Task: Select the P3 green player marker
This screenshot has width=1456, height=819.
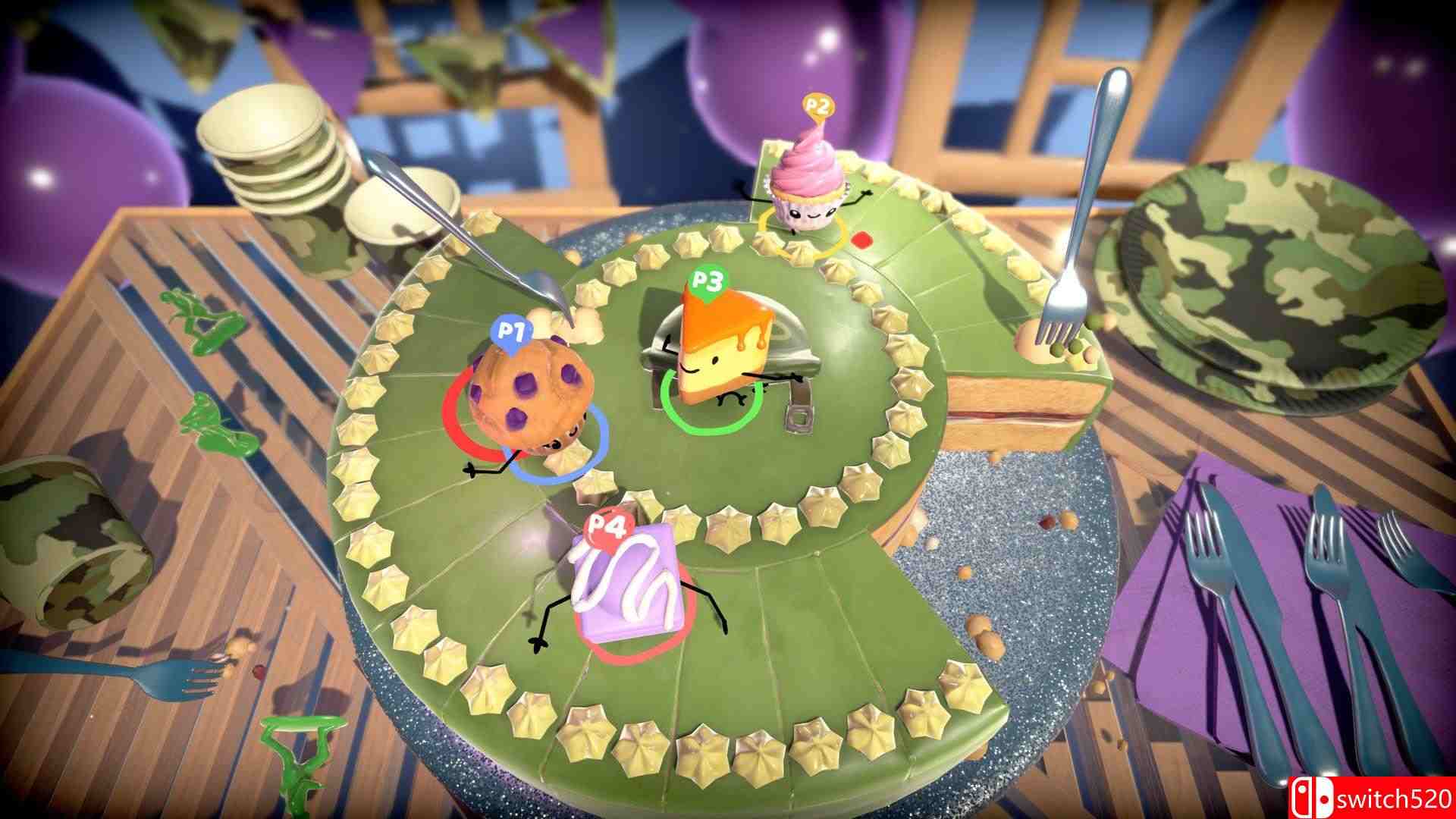Action: coord(709,284)
